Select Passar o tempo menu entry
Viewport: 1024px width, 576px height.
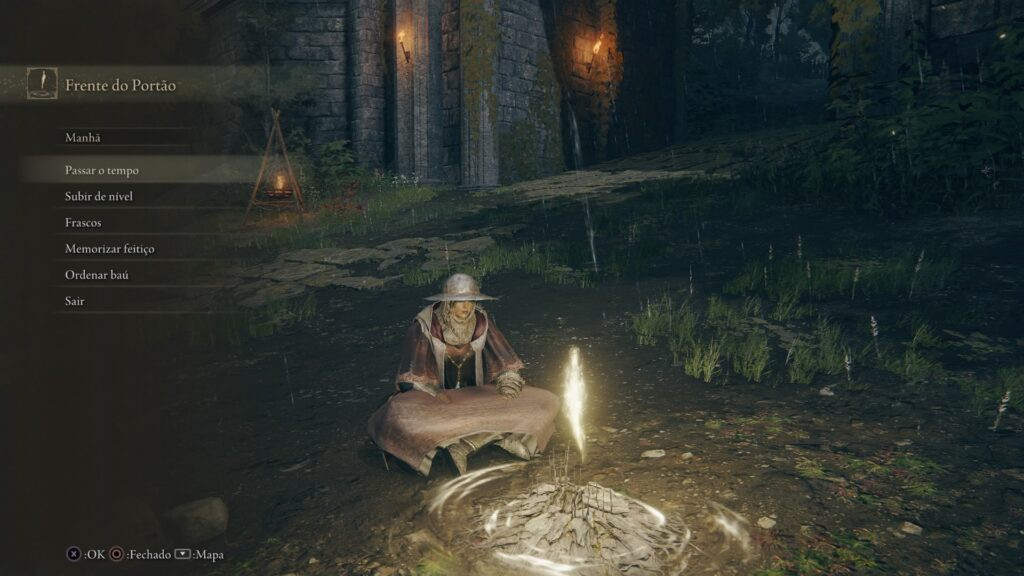click(x=102, y=170)
